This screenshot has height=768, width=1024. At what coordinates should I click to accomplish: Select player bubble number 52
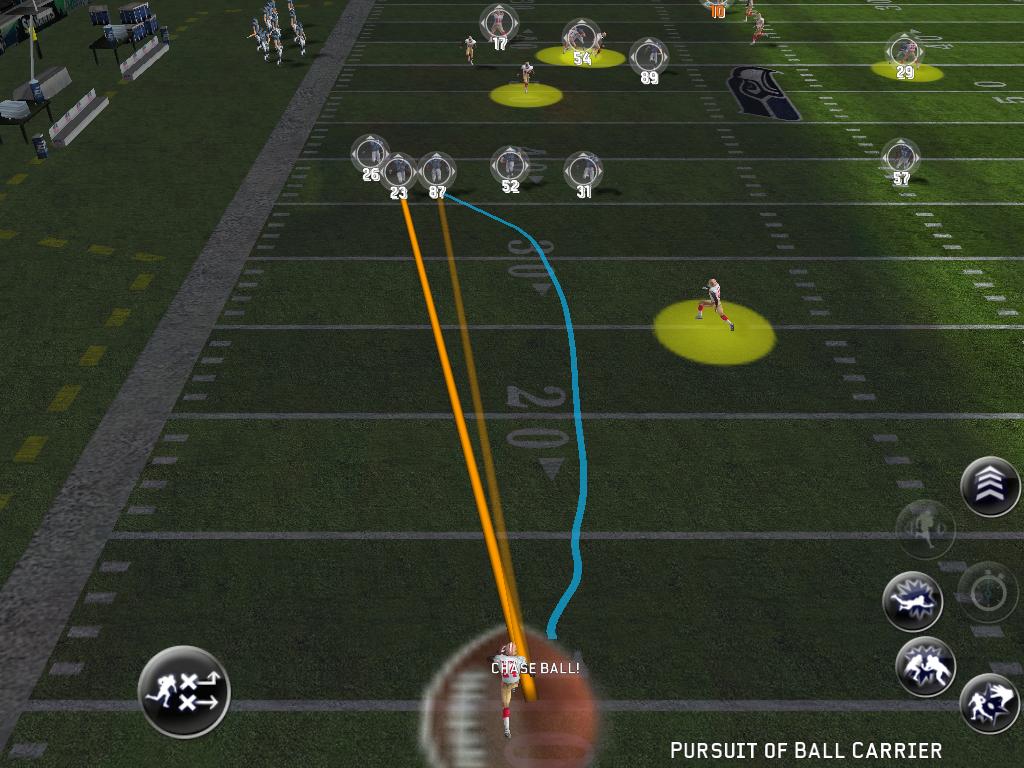click(510, 166)
